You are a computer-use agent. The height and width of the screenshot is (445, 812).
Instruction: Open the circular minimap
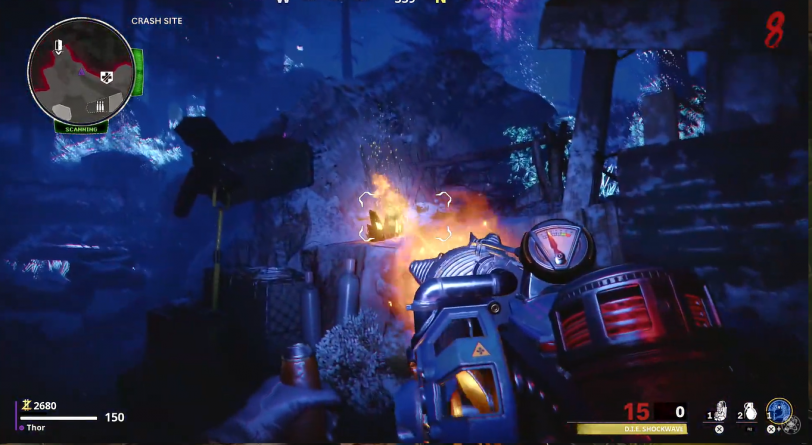point(82,71)
